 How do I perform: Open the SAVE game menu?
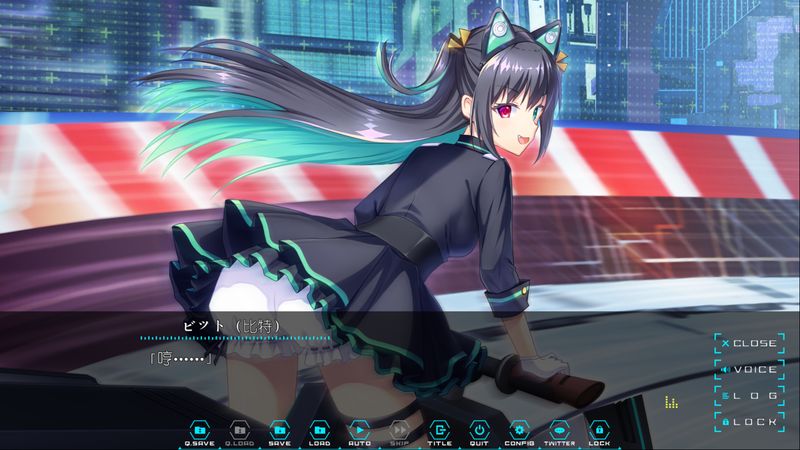click(279, 430)
